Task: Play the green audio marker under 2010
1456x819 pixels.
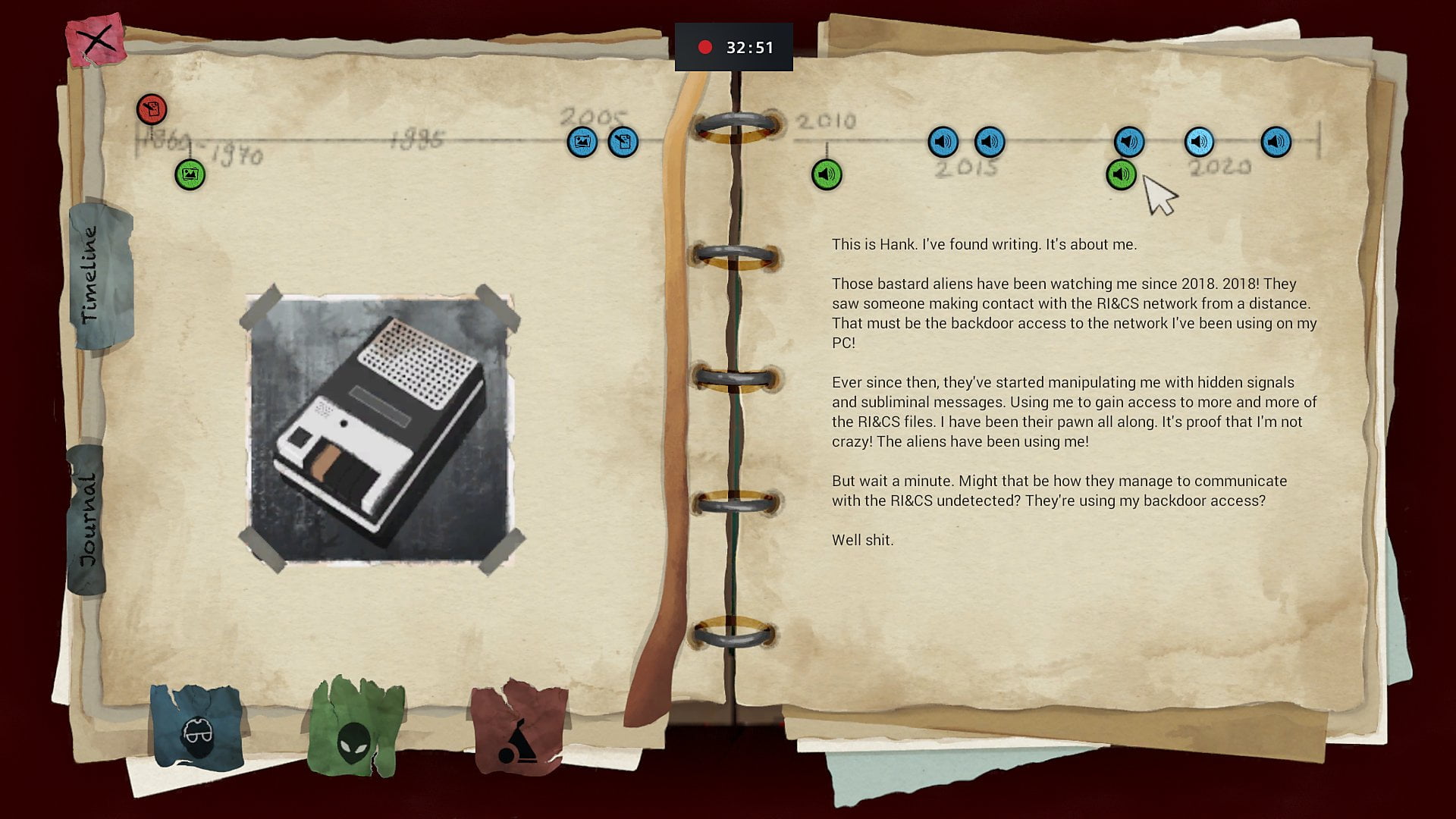Action: (x=827, y=174)
